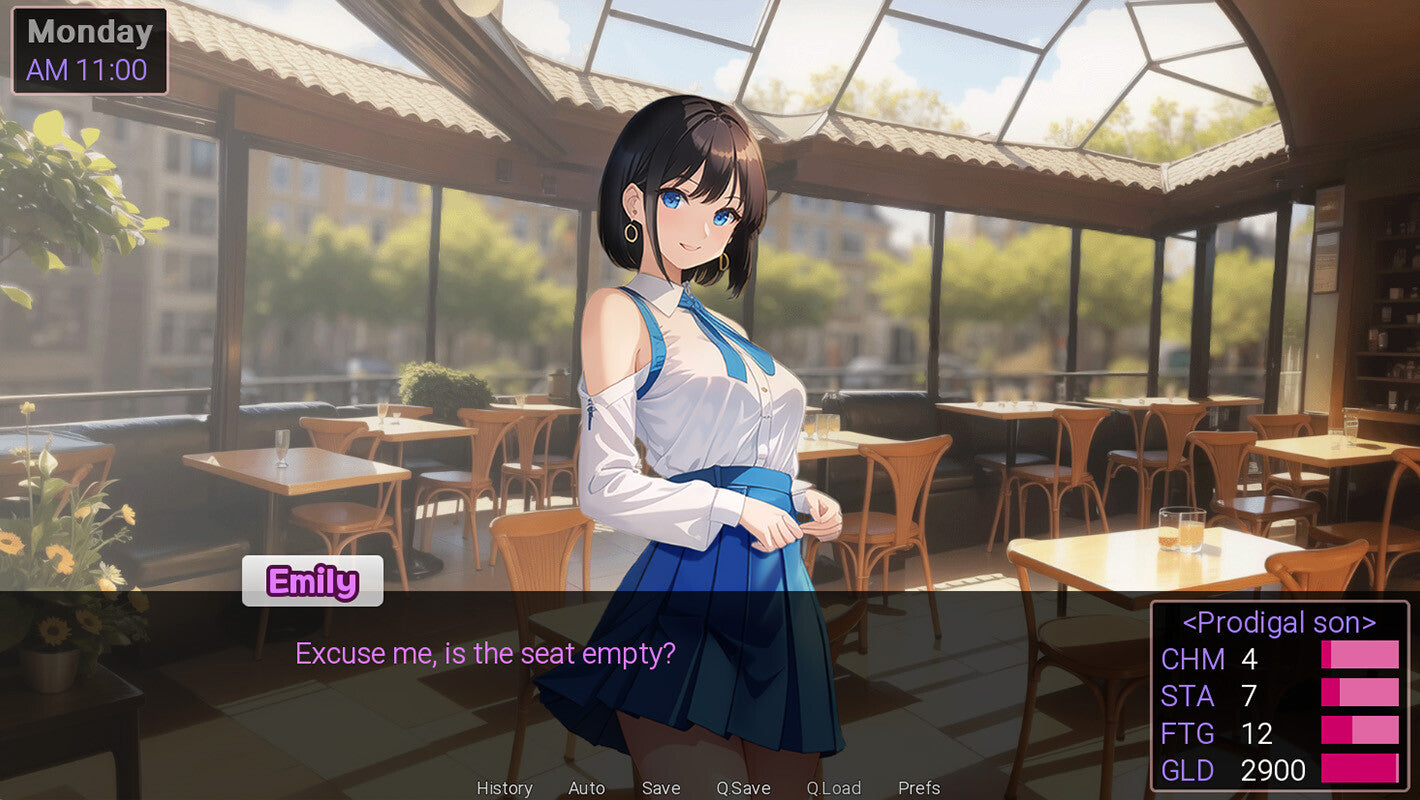
Task: Enable Auto text advance
Action: pyautogui.click(x=586, y=788)
